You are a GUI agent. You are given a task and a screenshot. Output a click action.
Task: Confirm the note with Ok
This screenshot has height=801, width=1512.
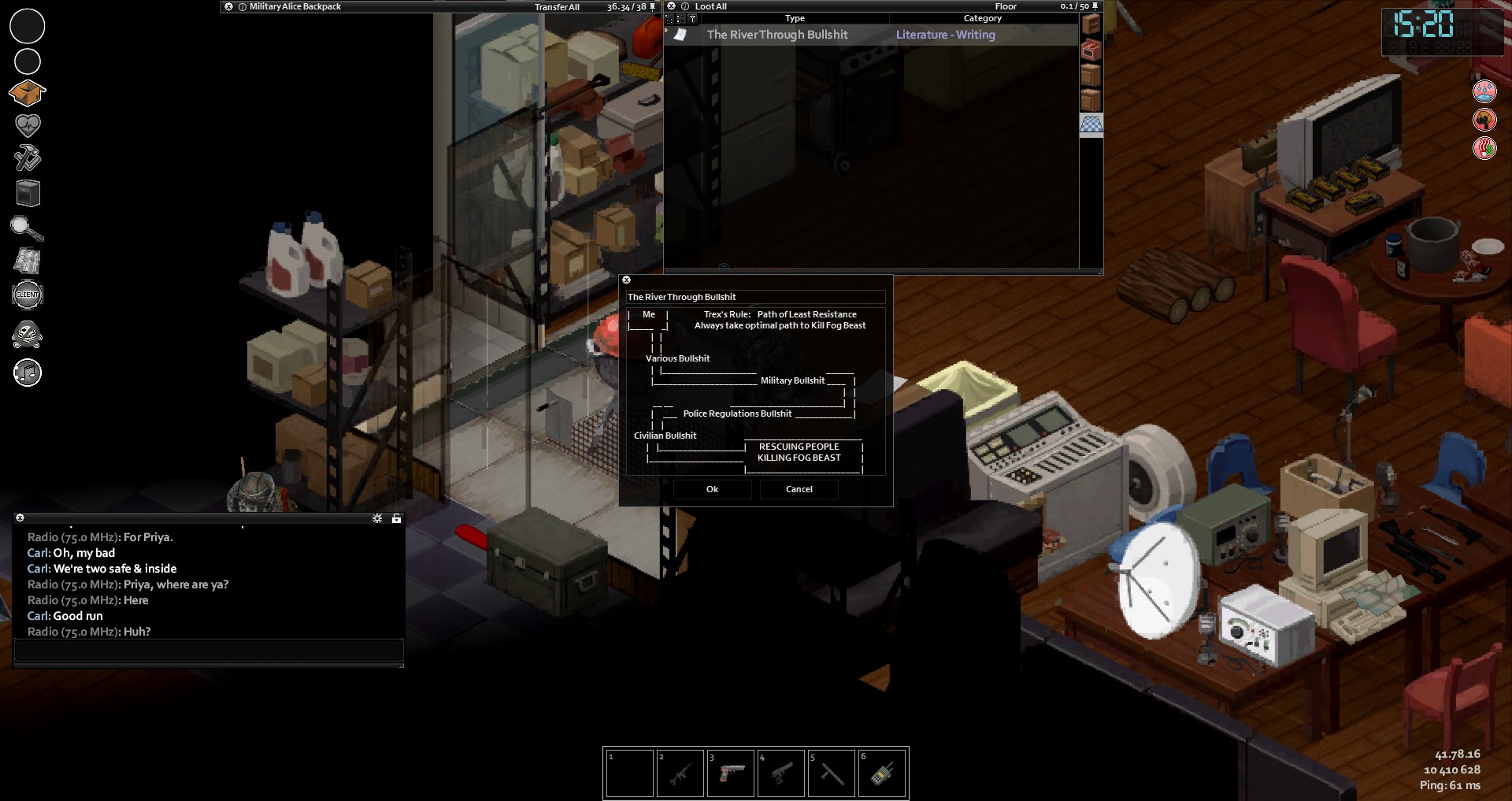click(712, 489)
